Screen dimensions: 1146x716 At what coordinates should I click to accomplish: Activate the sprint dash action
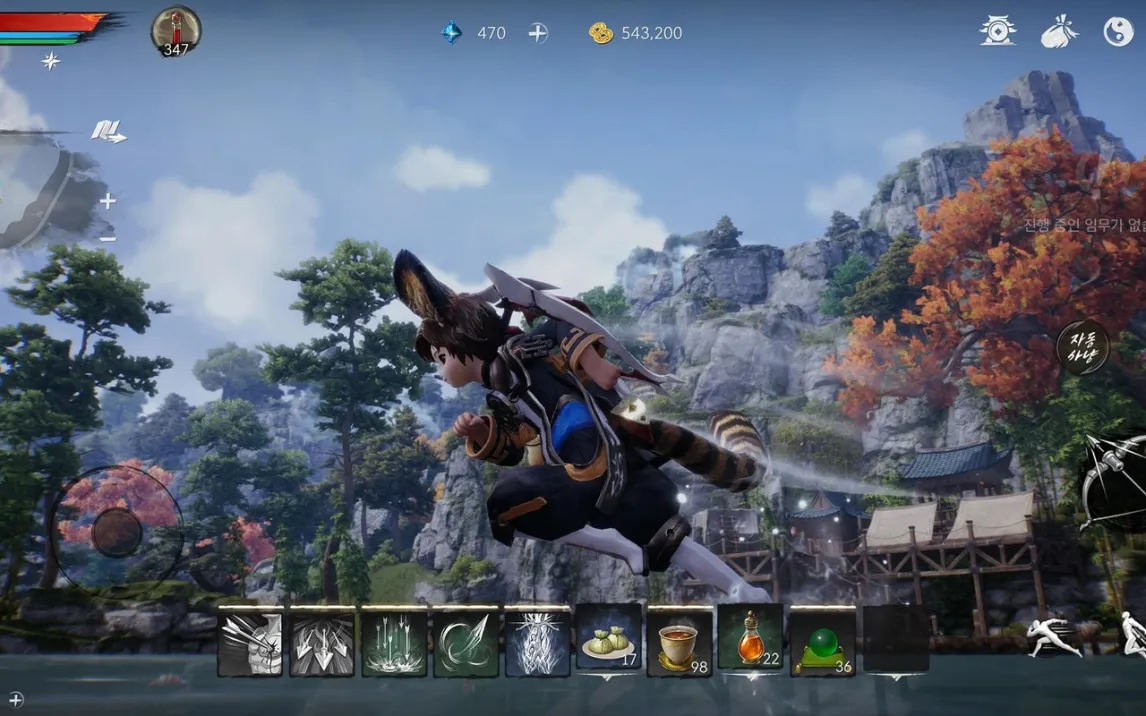(x=1055, y=636)
